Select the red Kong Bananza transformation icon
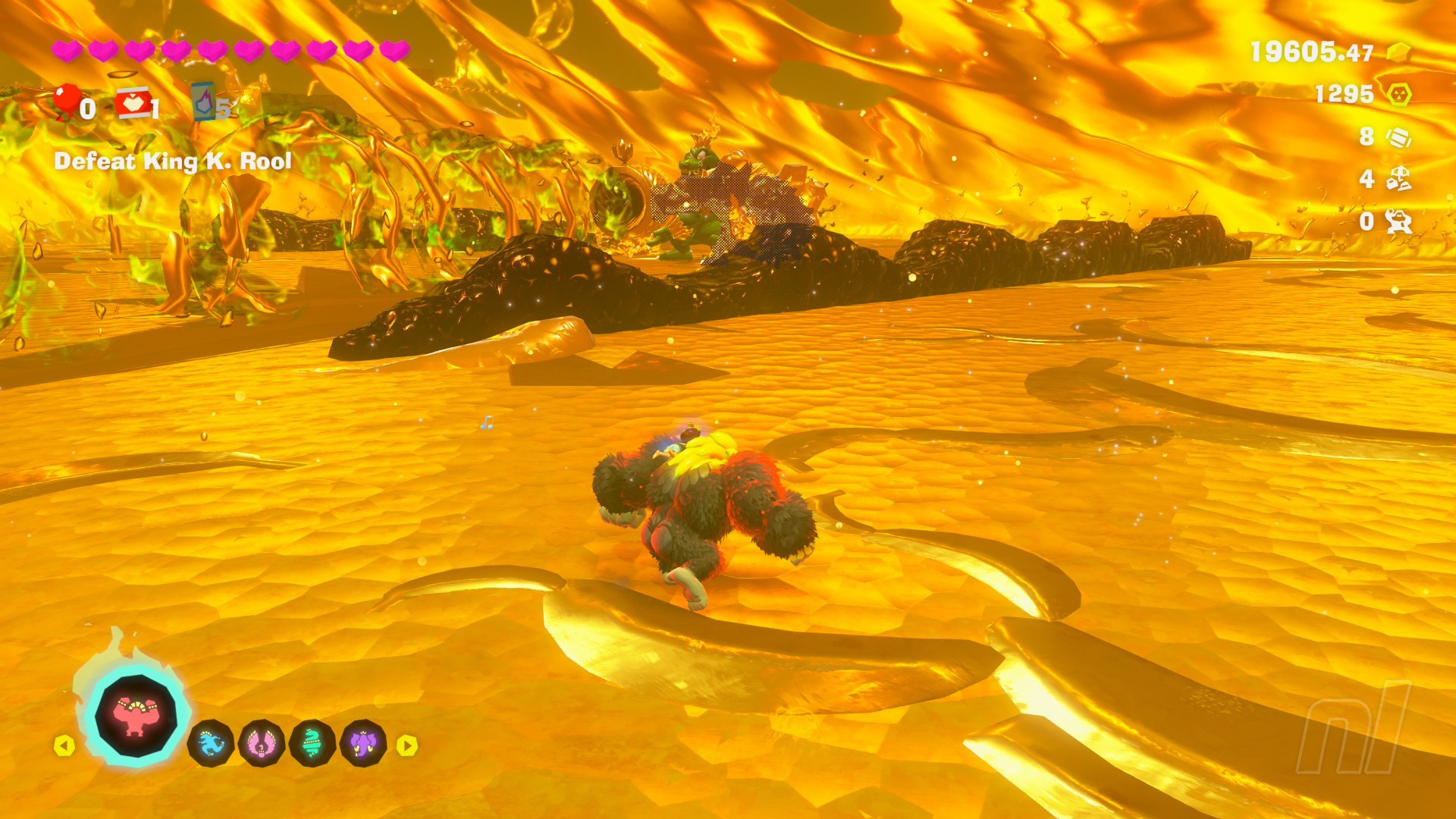 (x=136, y=716)
